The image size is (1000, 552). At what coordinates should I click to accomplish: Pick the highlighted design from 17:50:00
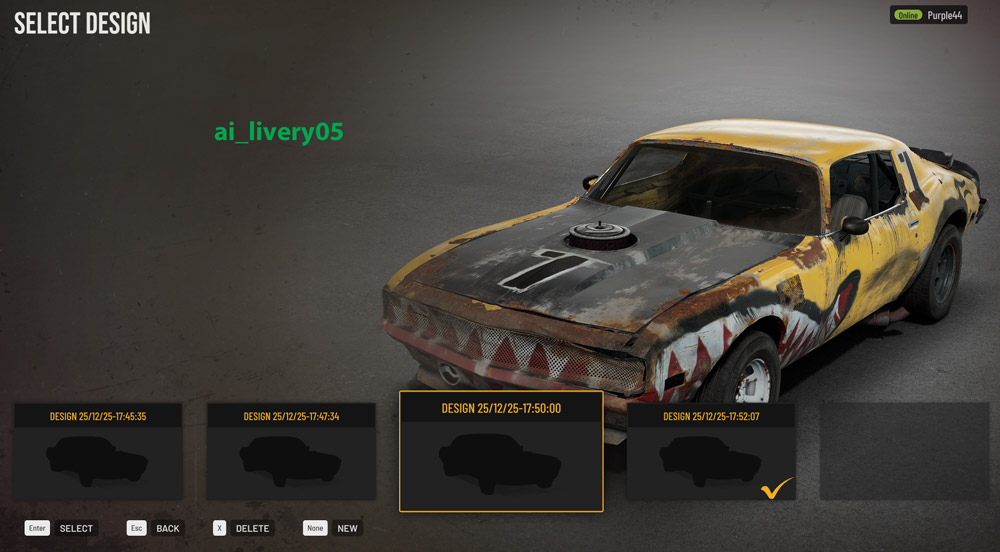coord(501,452)
